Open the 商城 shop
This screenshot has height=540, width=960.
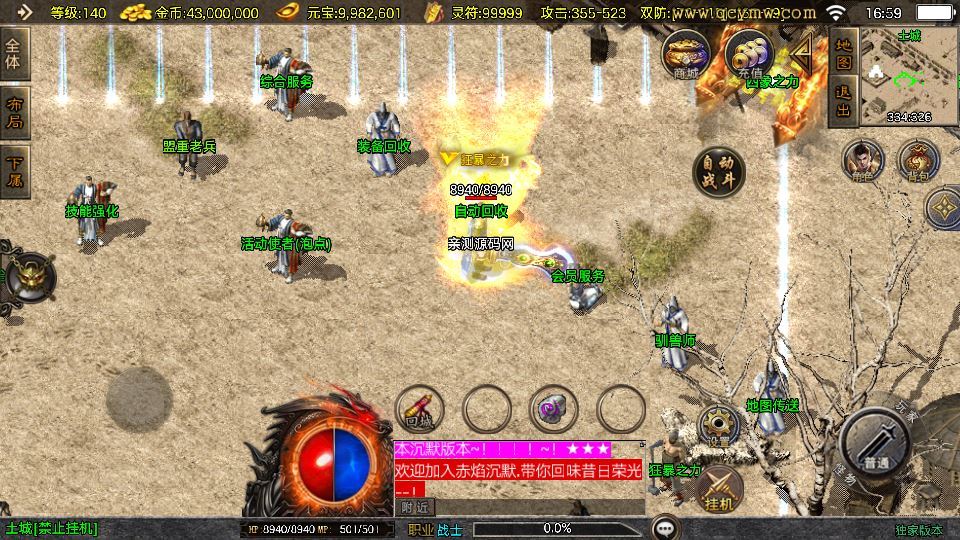tap(685, 54)
